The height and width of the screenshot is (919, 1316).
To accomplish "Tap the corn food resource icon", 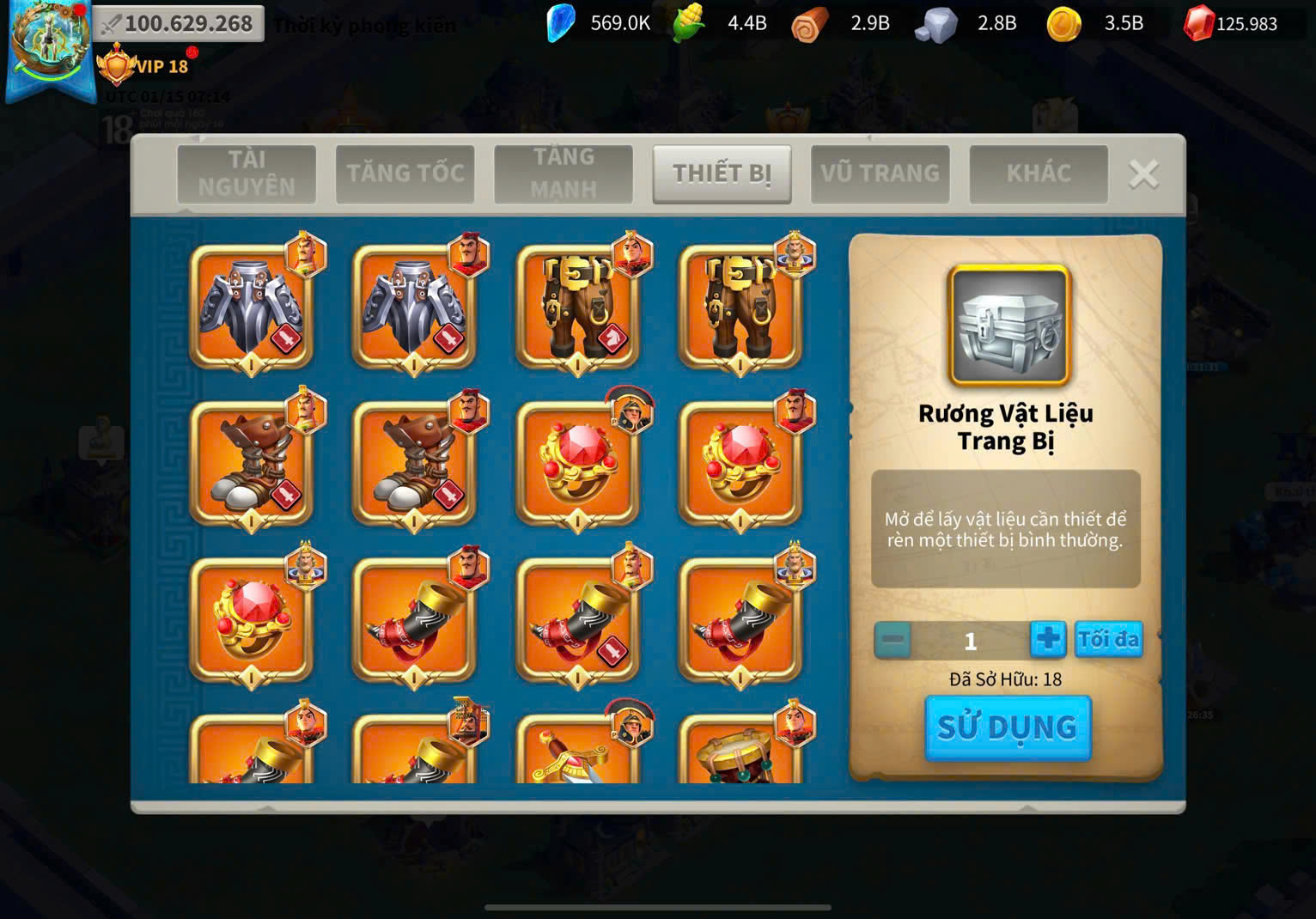I will pyautogui.click(x=689, y=23).
